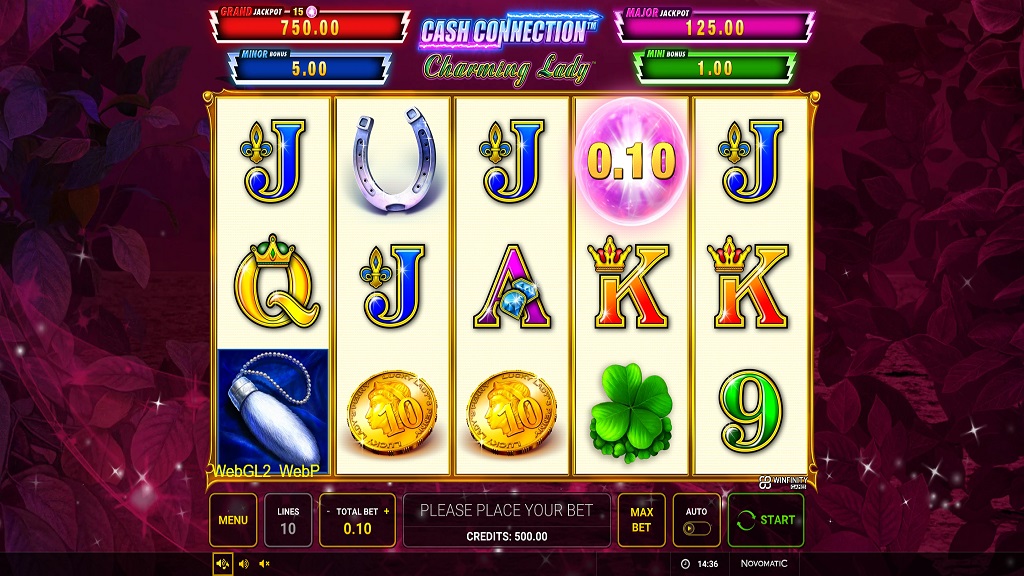Set the bet to MAX BET
The width and height of the screenshot is (1024, 576).
641,520
